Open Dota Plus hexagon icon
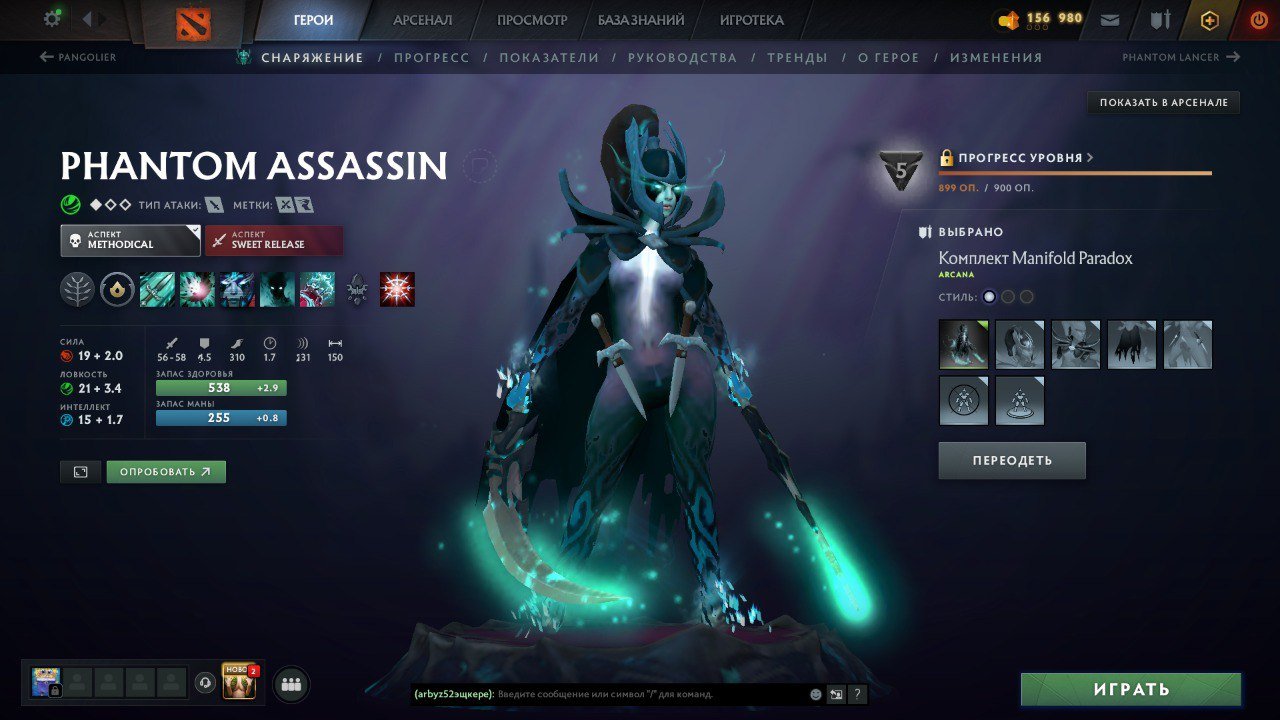The width and height of the screenshot is (1280, 720). coord(1209,18)
